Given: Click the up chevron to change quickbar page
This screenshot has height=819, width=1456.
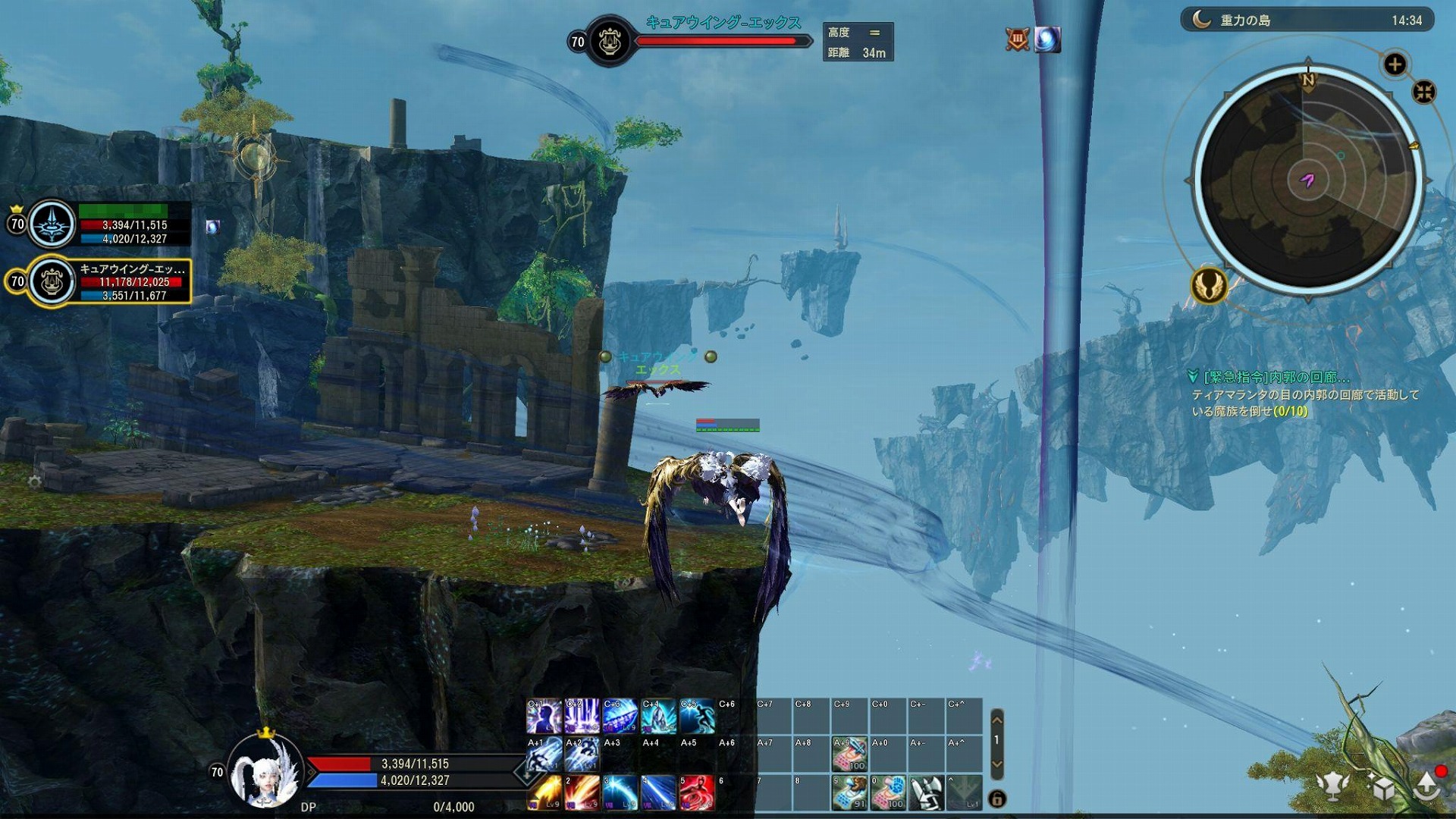Looking at the screenshot, I should [x=996, y=721].
